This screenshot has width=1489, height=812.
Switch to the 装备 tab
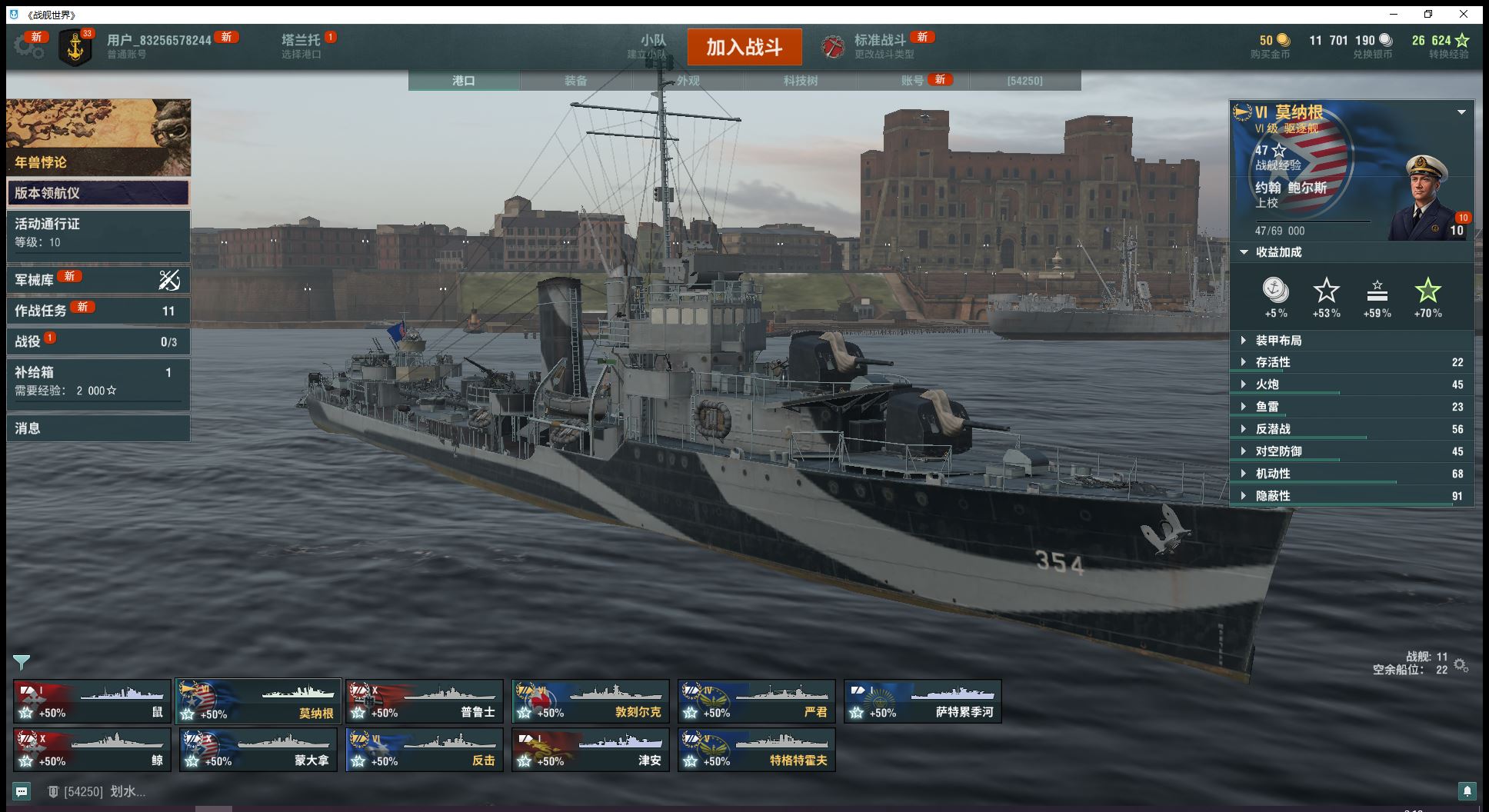tap(575, 81)
